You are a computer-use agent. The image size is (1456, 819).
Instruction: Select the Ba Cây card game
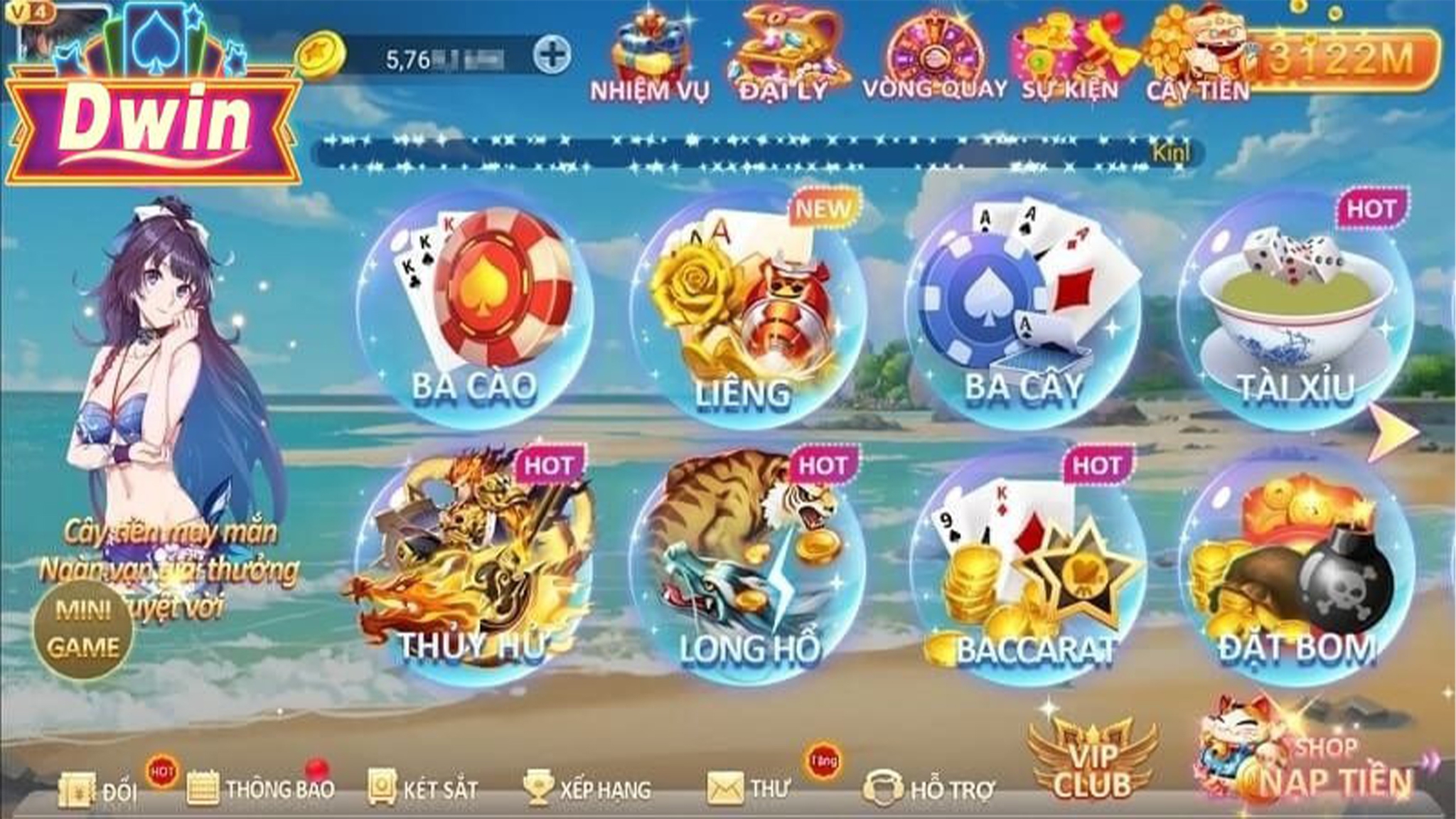[1022, 313]
